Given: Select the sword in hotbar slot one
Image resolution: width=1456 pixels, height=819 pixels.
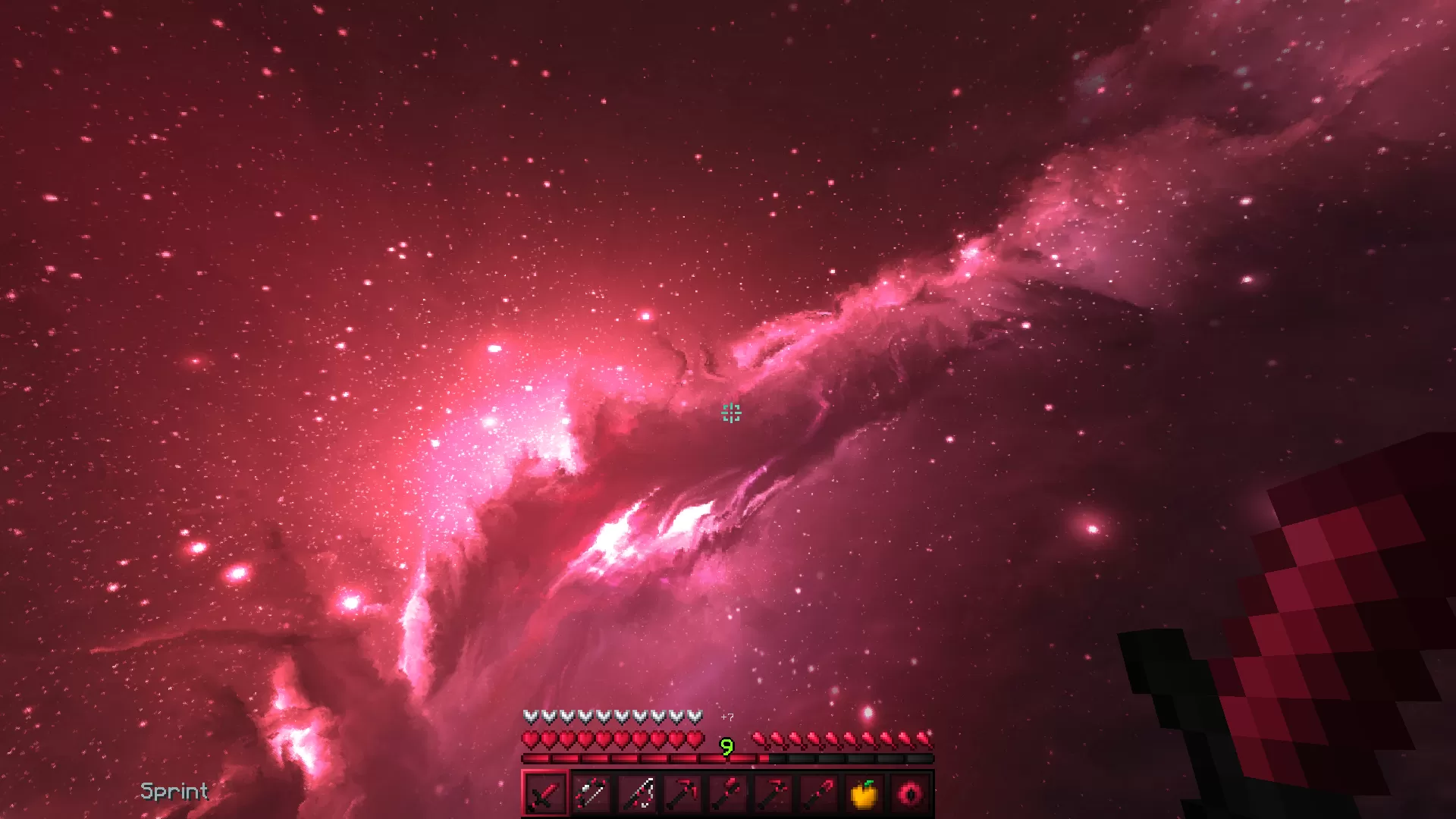Looking at the screenshot, I should click(x=544, y=795).
